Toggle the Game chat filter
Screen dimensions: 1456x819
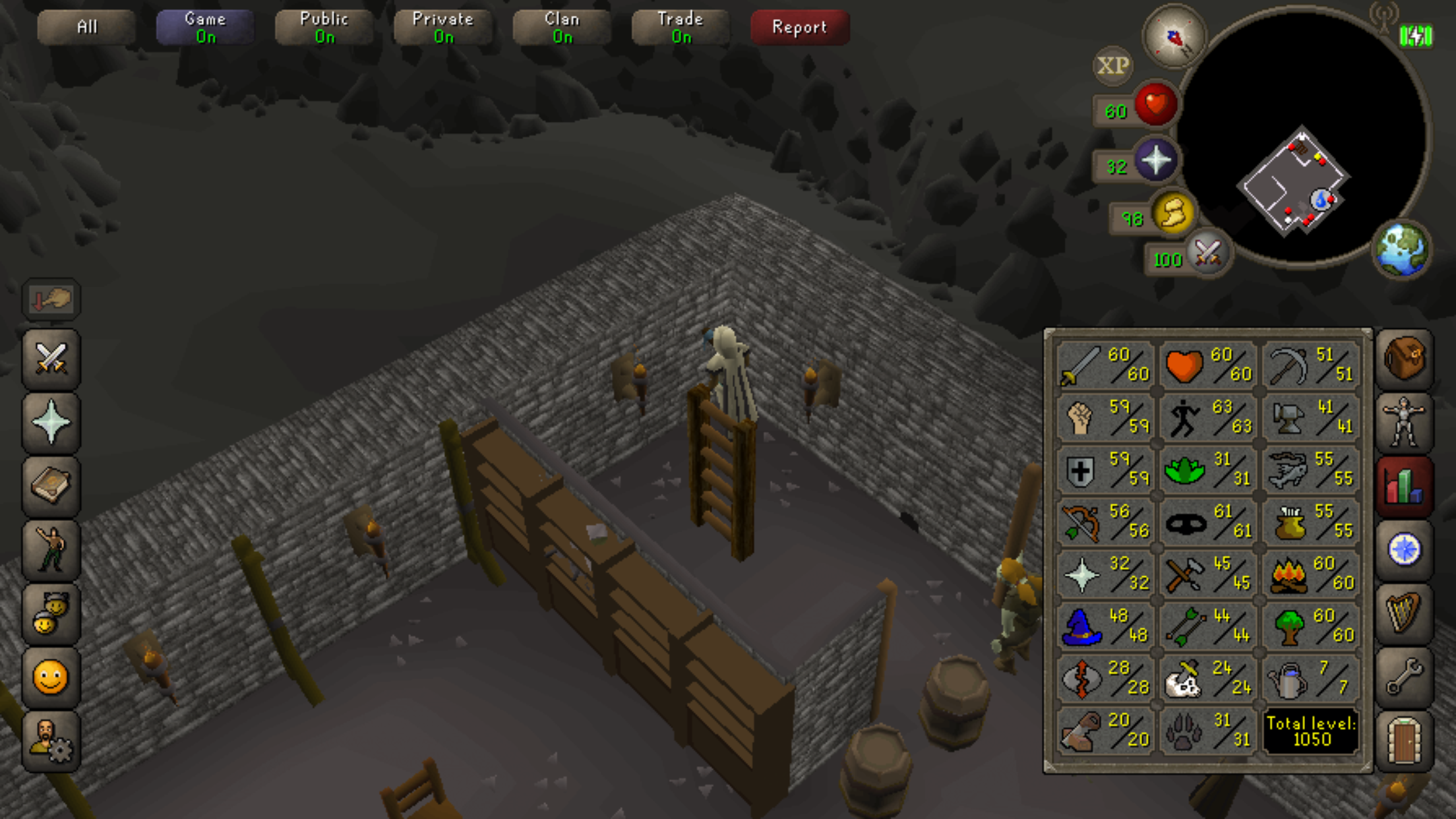[205, 27]
